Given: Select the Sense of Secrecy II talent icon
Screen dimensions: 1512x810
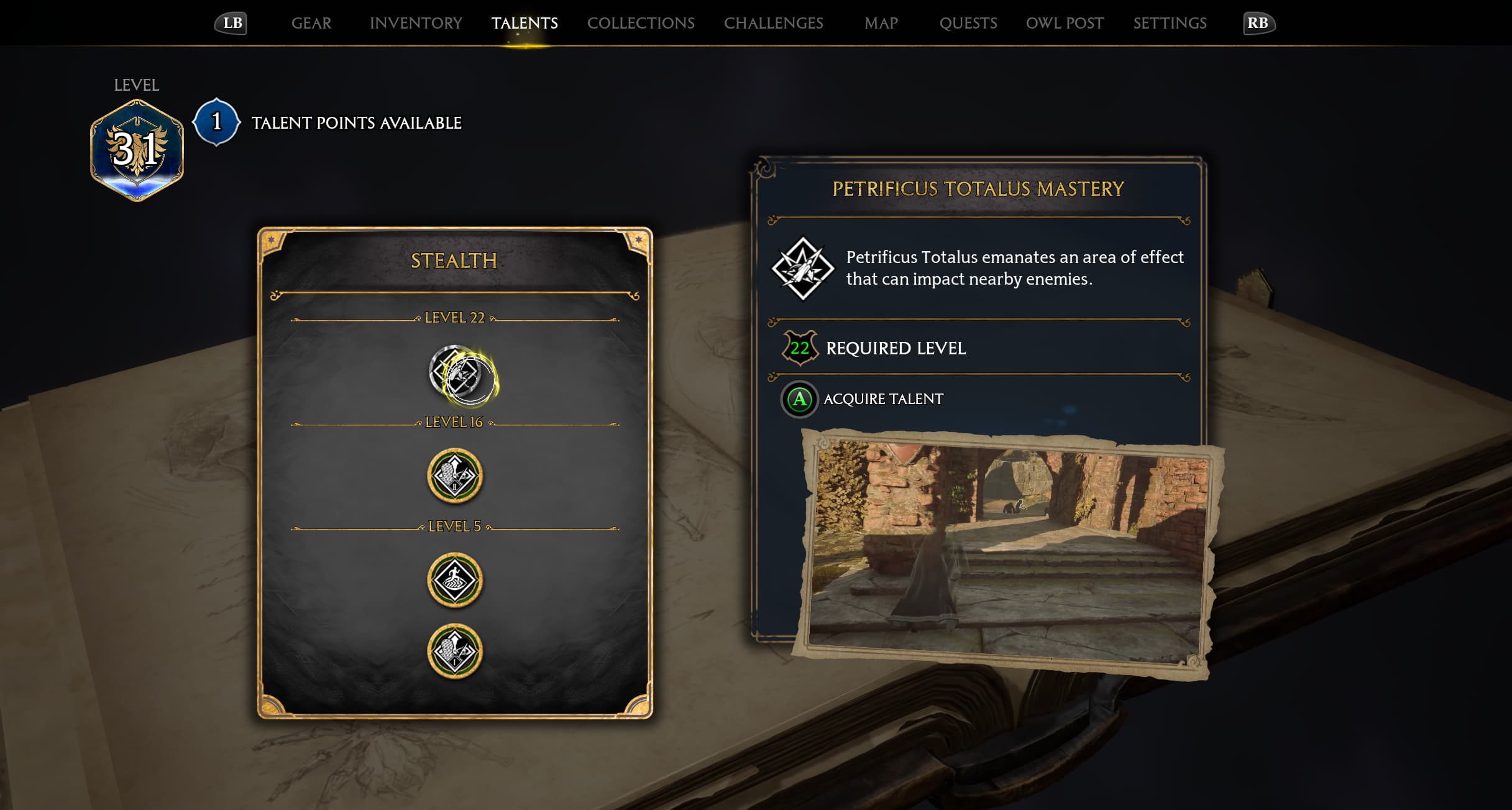Looking at the screenshot, I should point(454,475).
